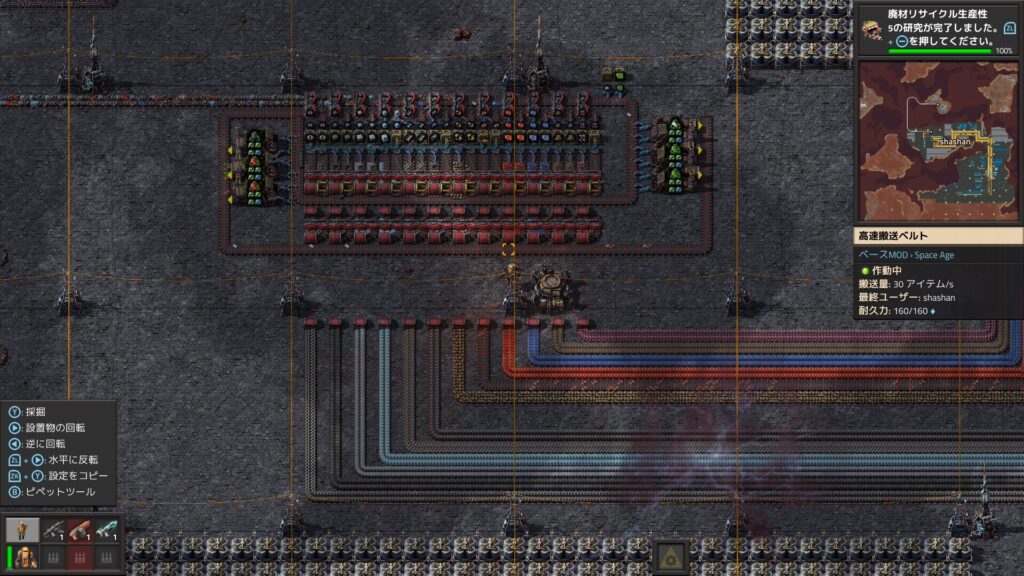Select the teal weapon in third gun slot
Viewport: 1024px width, 576px height.
tap(107, 530)
